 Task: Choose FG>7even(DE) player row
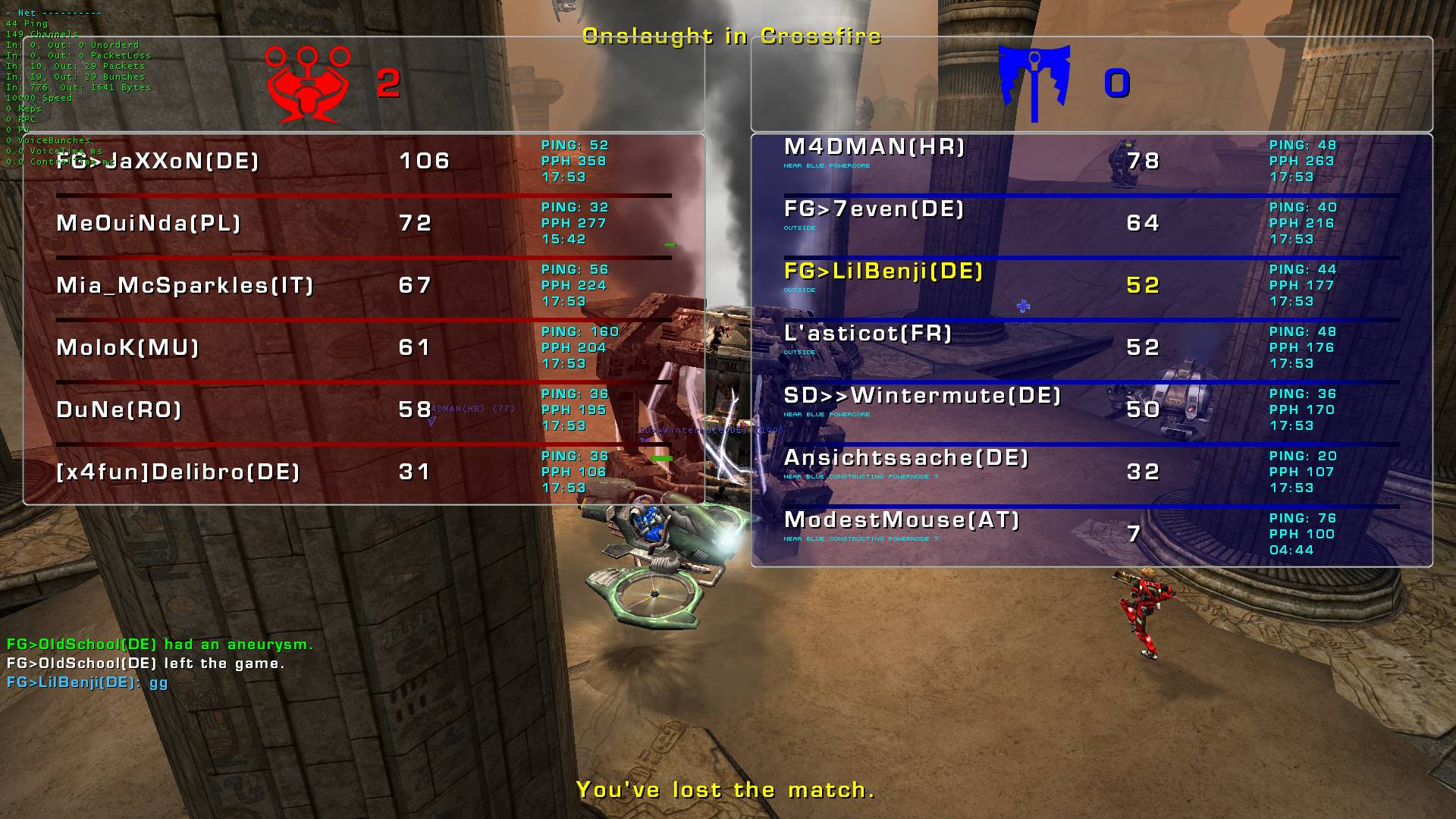click(874, 209)
